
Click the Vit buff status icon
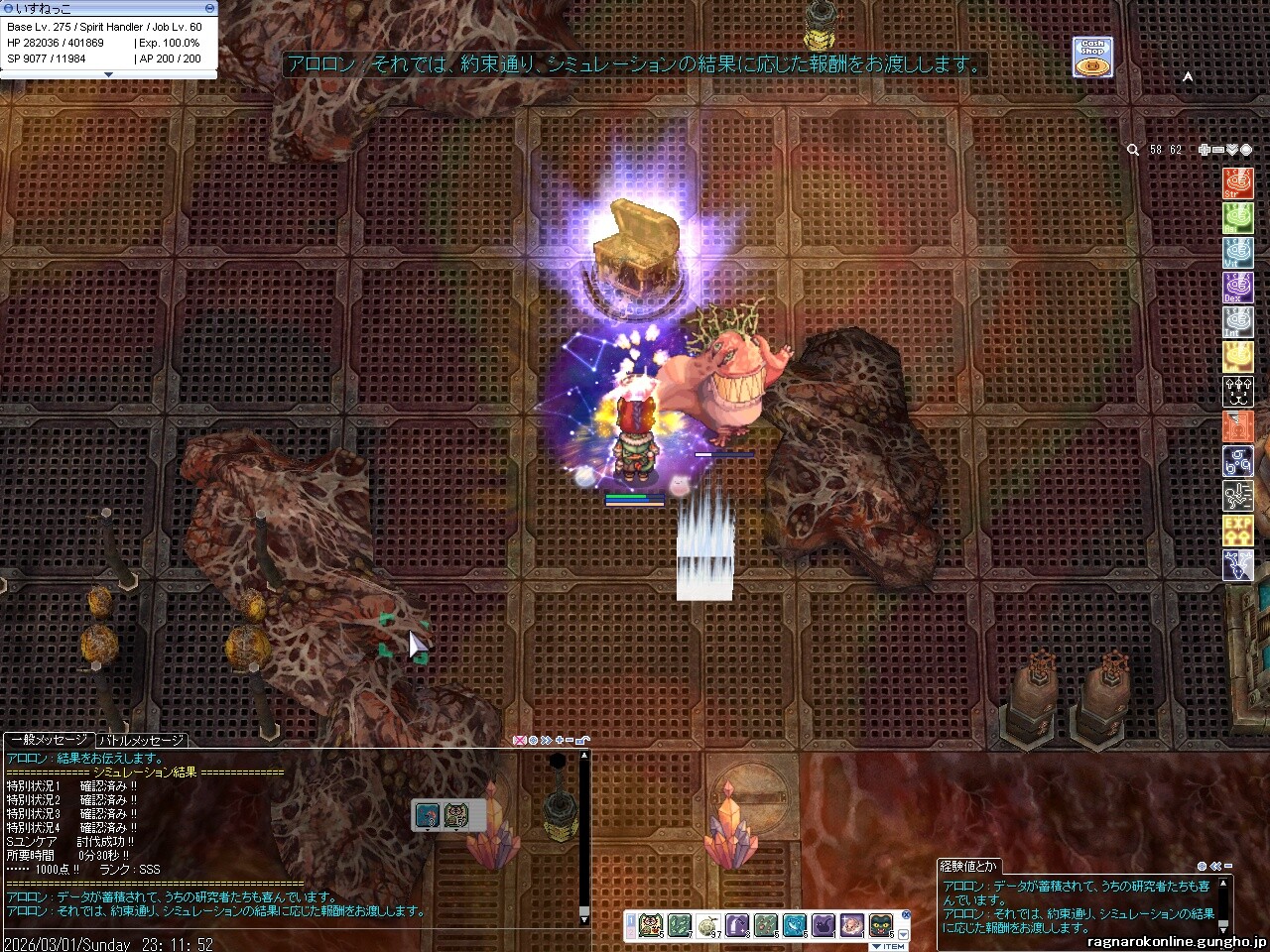point(1237,253)
